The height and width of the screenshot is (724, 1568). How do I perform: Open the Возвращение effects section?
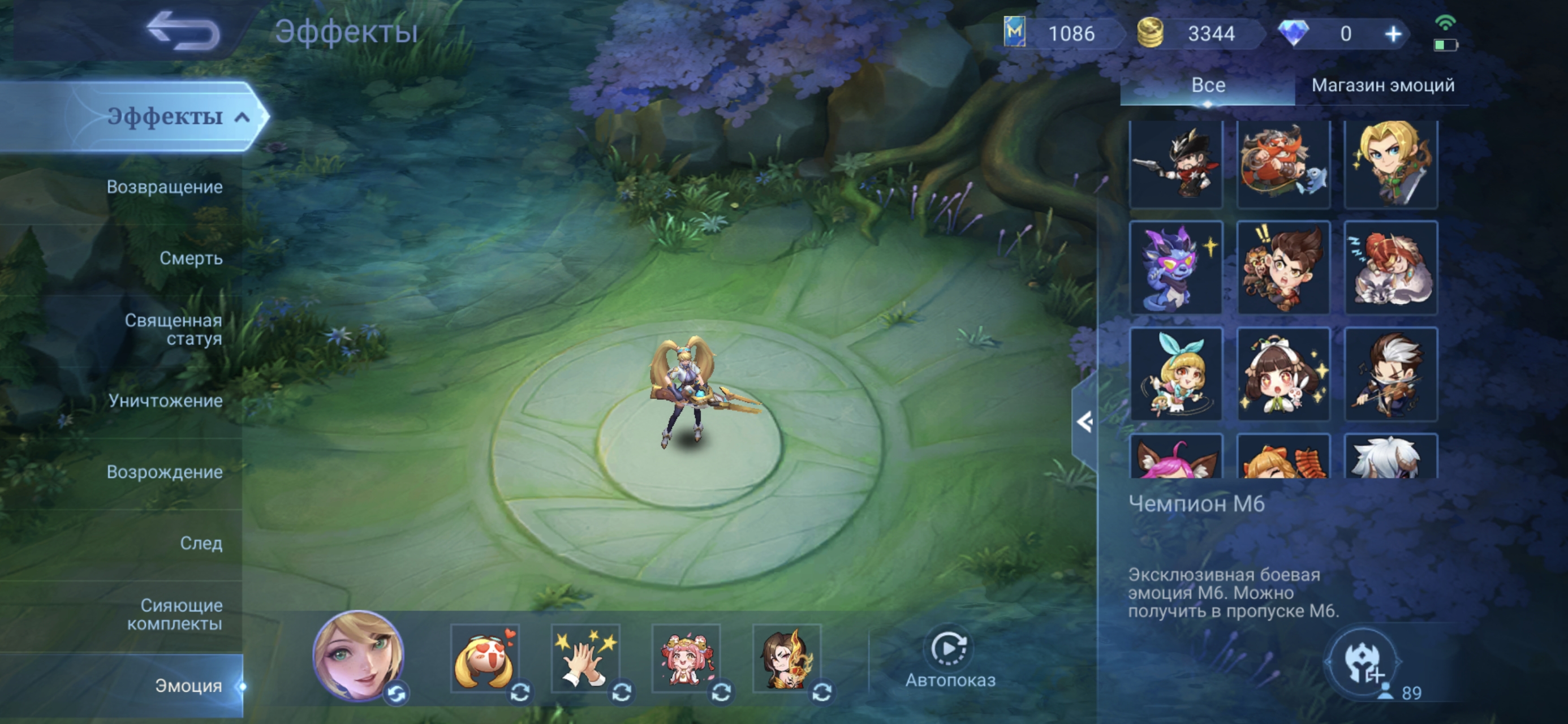[165, 187]
